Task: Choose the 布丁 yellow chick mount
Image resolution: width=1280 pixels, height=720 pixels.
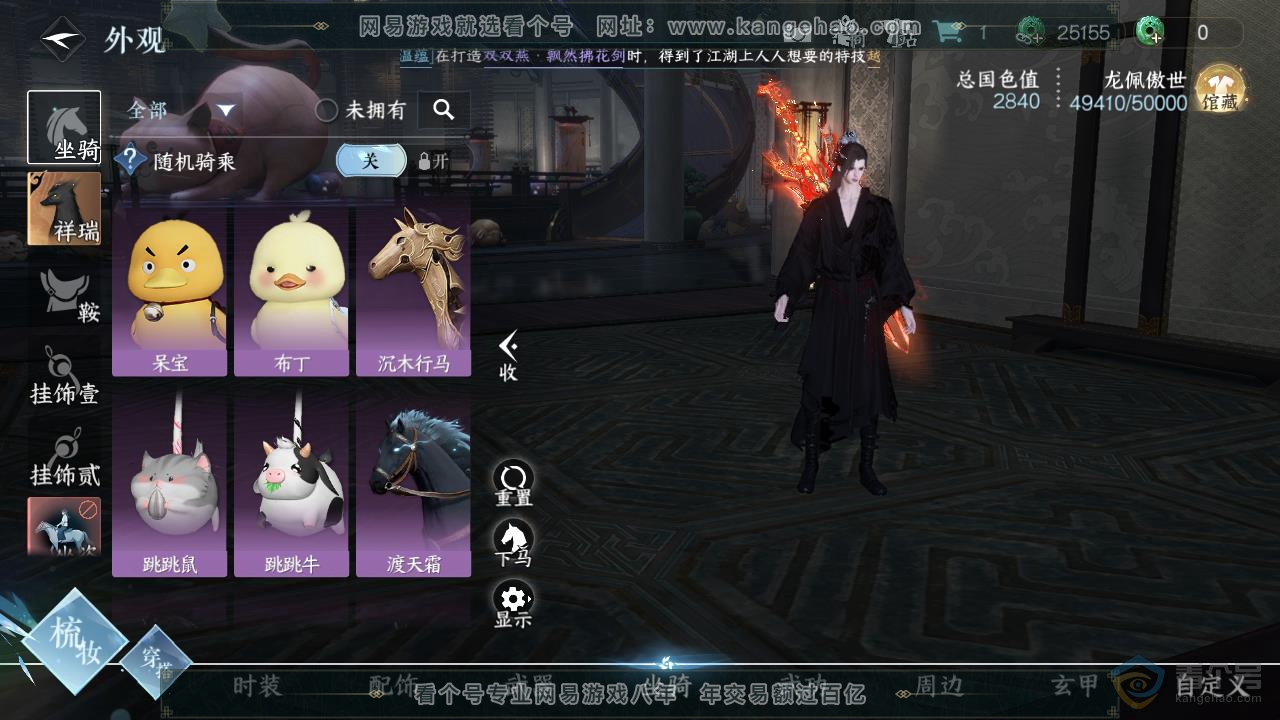Action: coord(291,289)
